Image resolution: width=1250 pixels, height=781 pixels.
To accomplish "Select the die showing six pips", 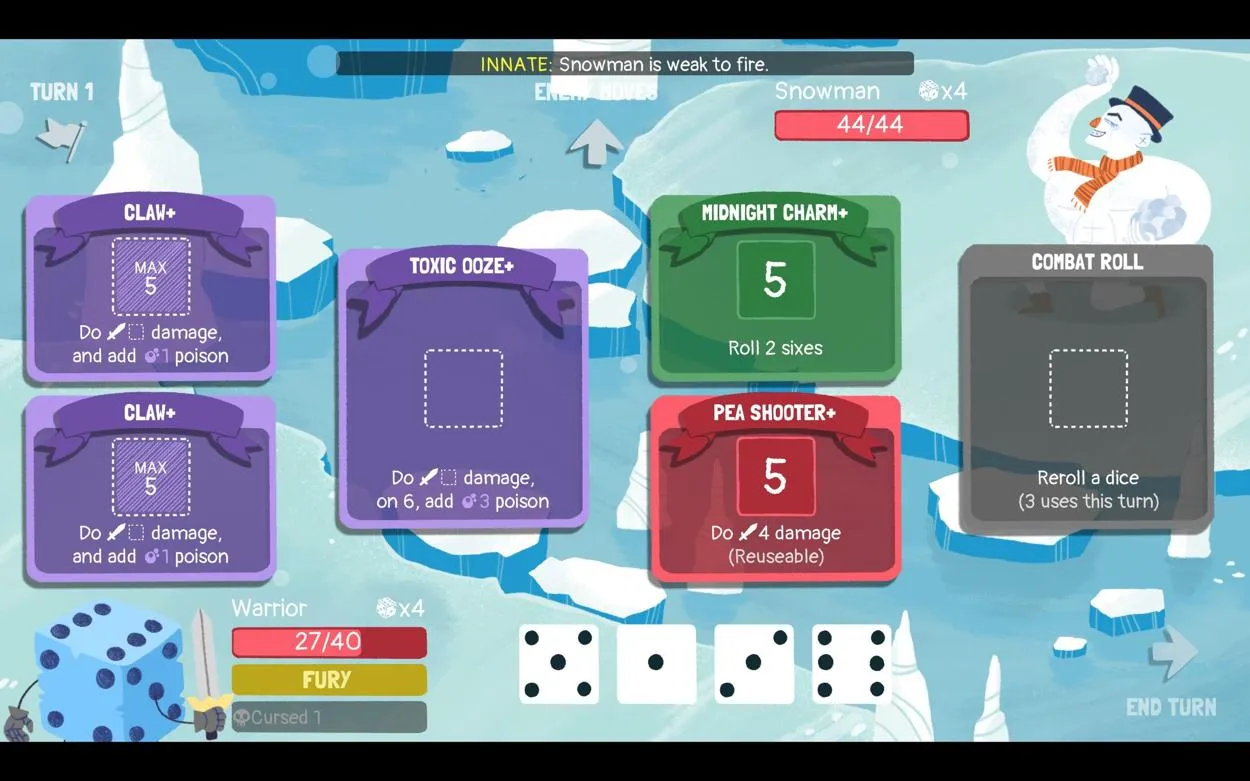I will pos(852,663).
